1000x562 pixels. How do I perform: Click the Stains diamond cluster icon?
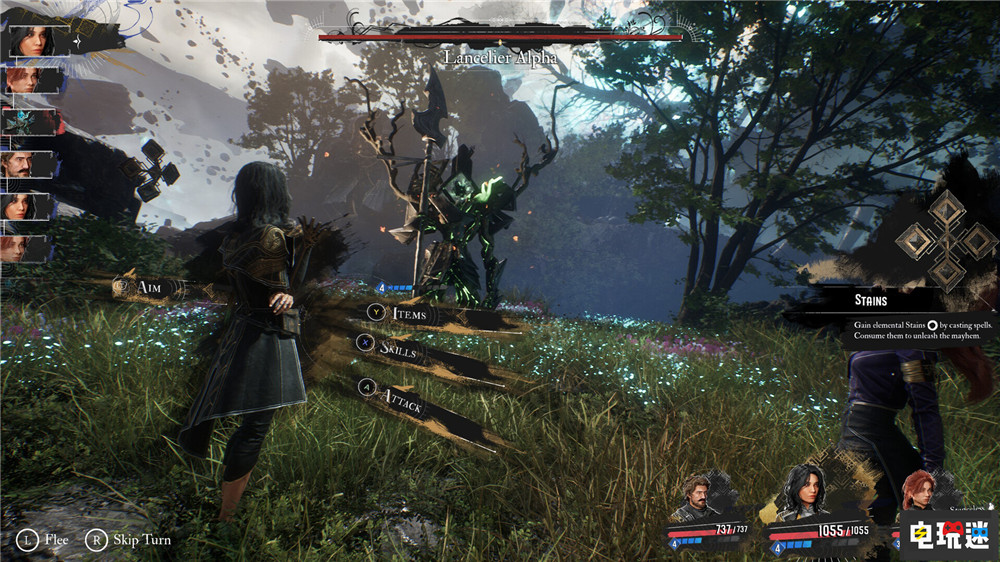click(944, 240)
